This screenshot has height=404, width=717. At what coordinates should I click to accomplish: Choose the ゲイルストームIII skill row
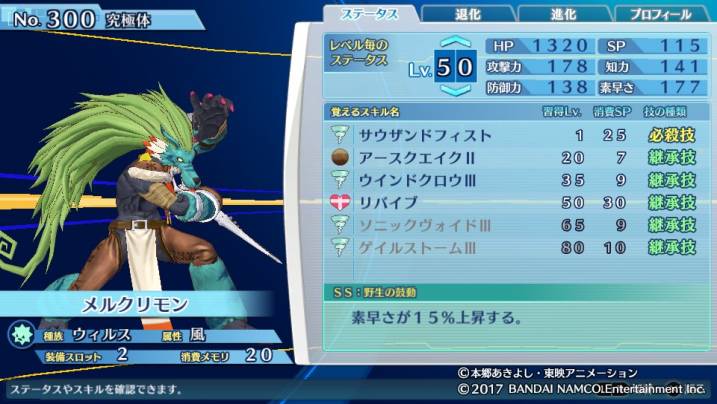pyautogui.click(x=513, y=247)
